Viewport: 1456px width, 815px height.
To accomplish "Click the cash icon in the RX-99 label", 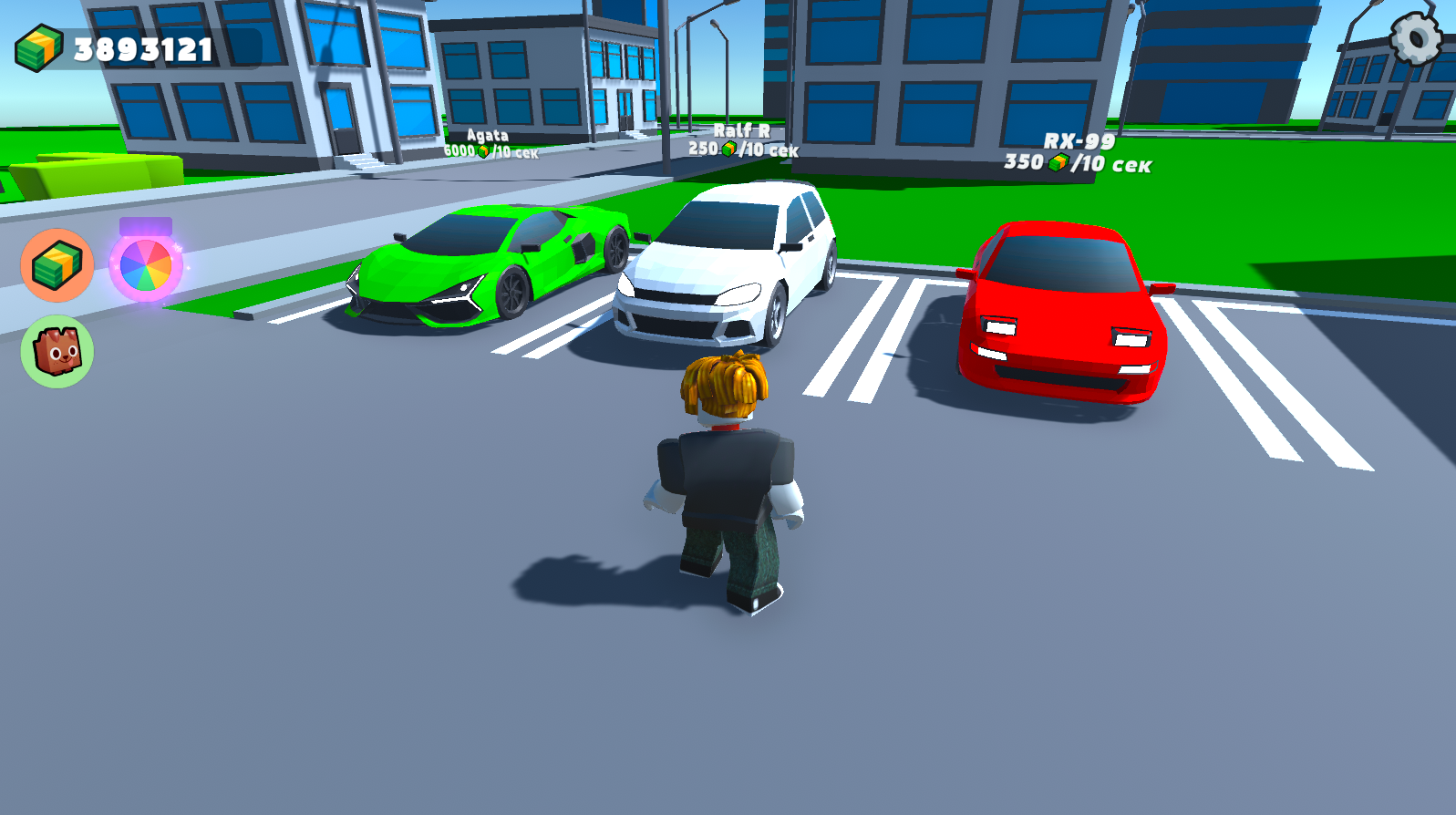I will [x=1058, y=162].
